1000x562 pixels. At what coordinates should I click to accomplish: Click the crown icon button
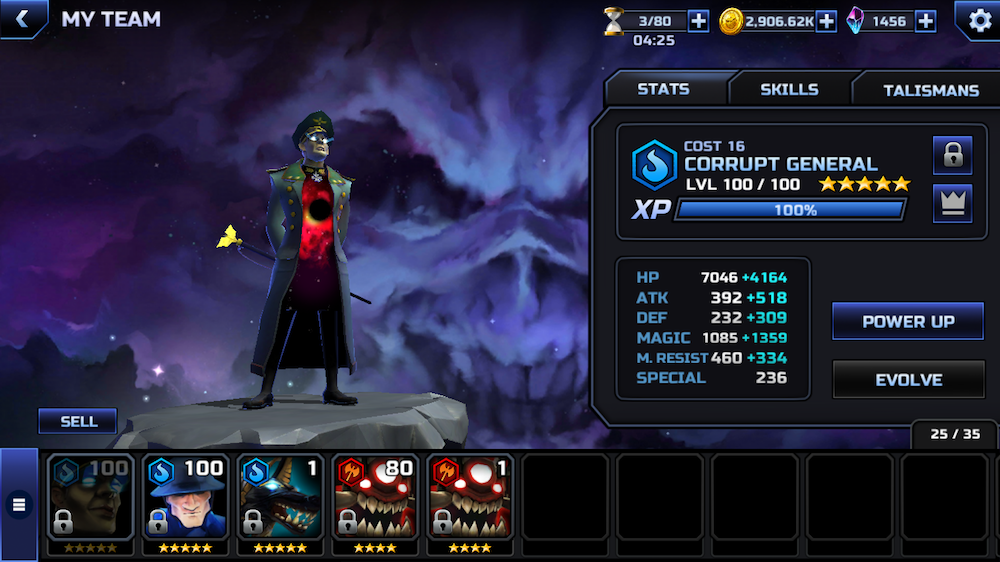coord(952,203)
